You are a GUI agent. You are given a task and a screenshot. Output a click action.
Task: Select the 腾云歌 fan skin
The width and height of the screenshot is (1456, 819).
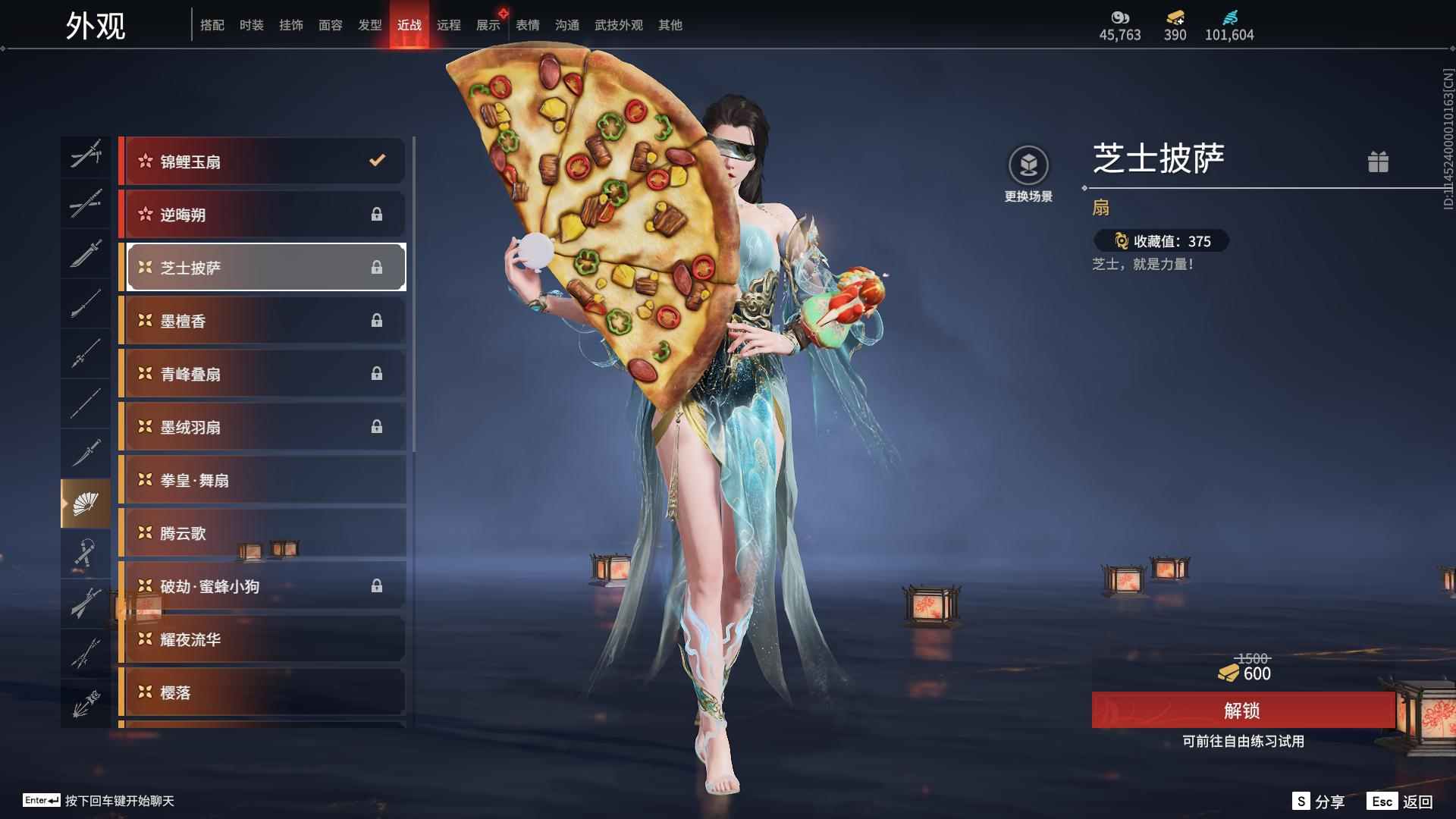(262, 533)
